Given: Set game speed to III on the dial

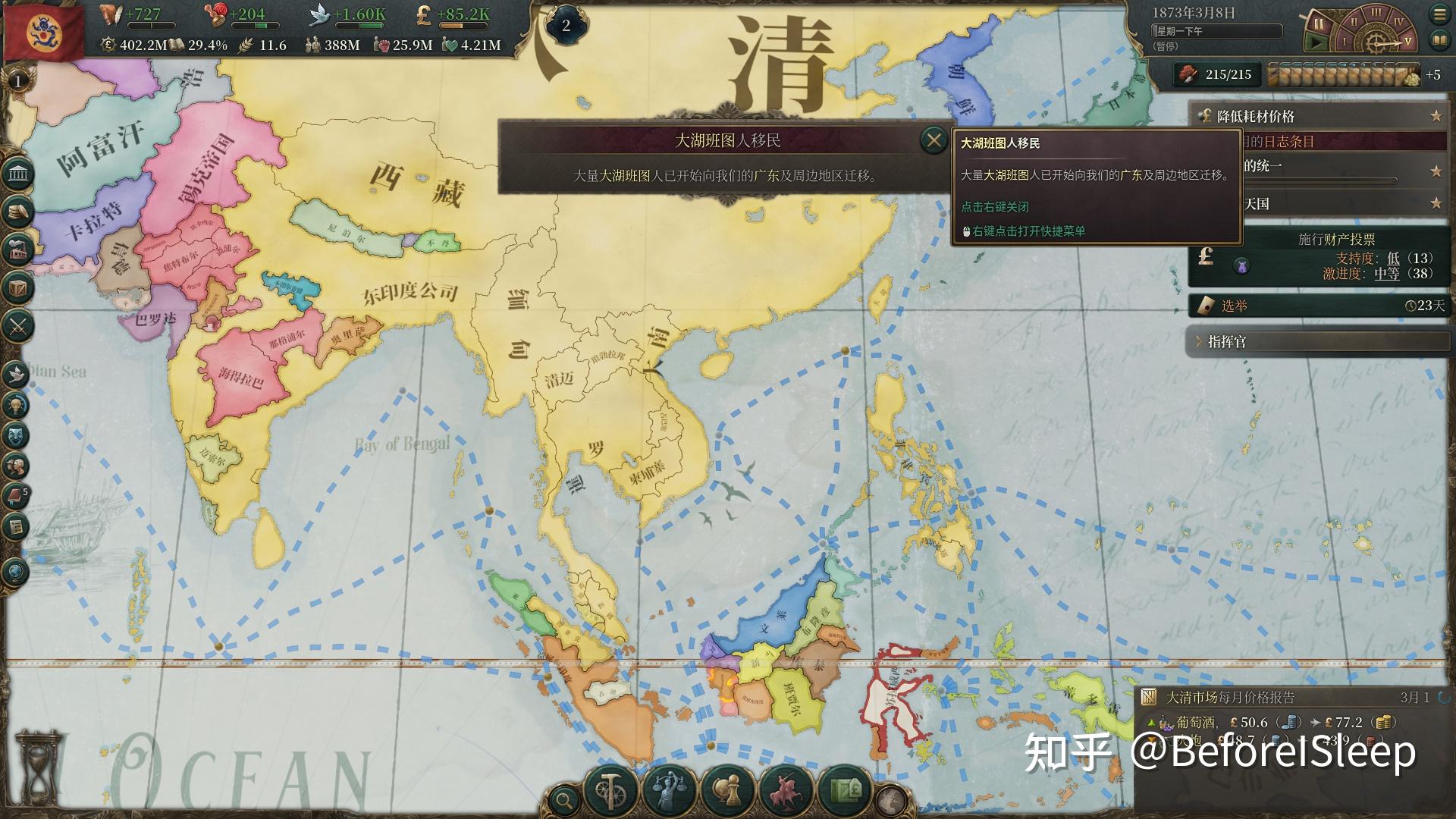Looking at the screenshot, I should 1376,14.
